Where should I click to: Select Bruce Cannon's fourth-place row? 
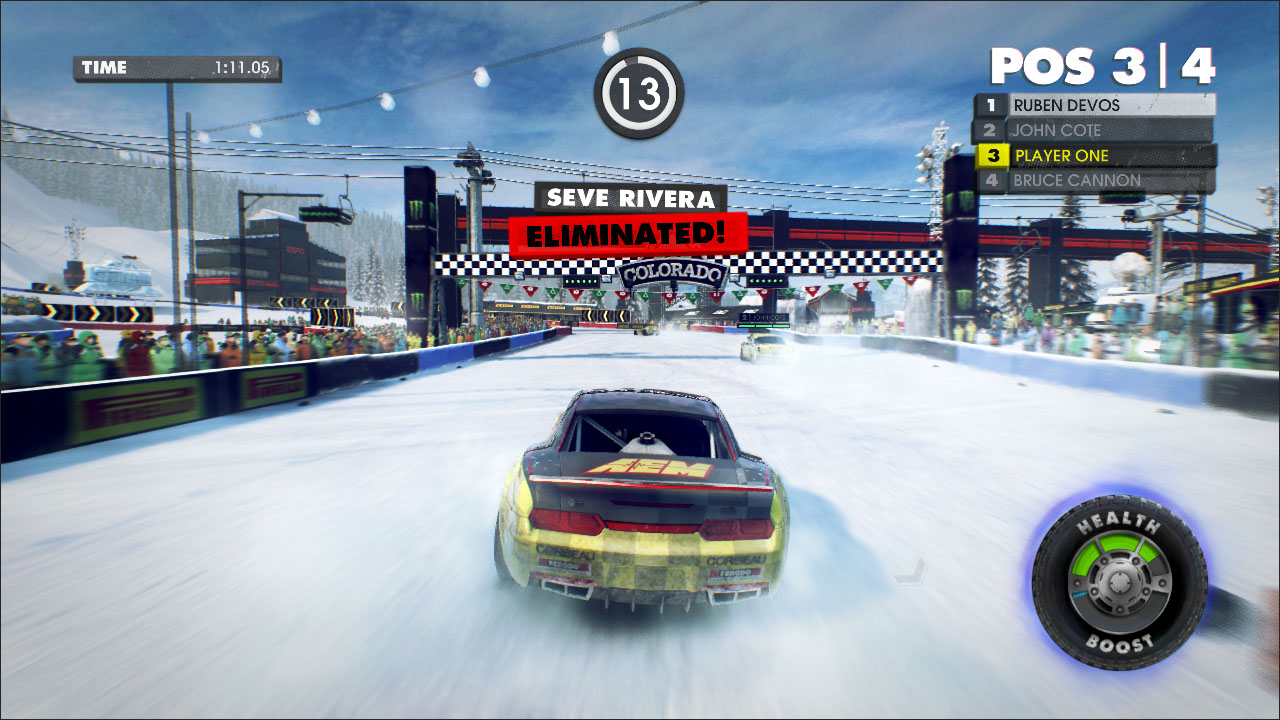point(1095,181)
